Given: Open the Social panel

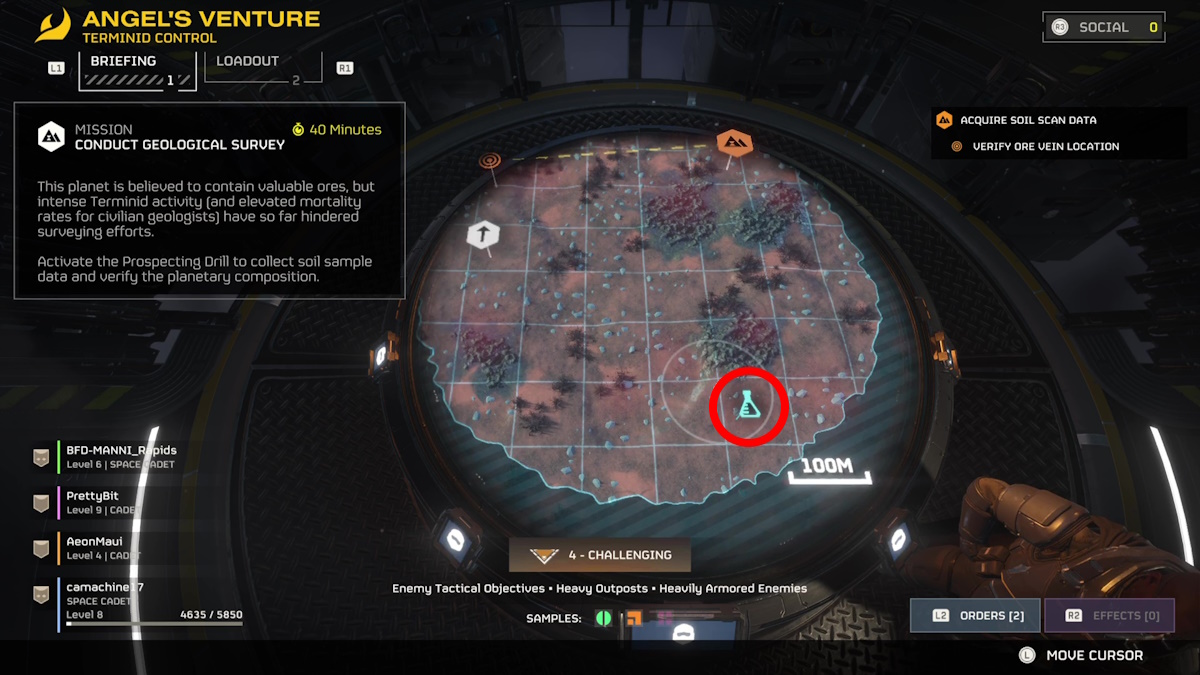Looking at the screenshot, I should click(1103, 27).
